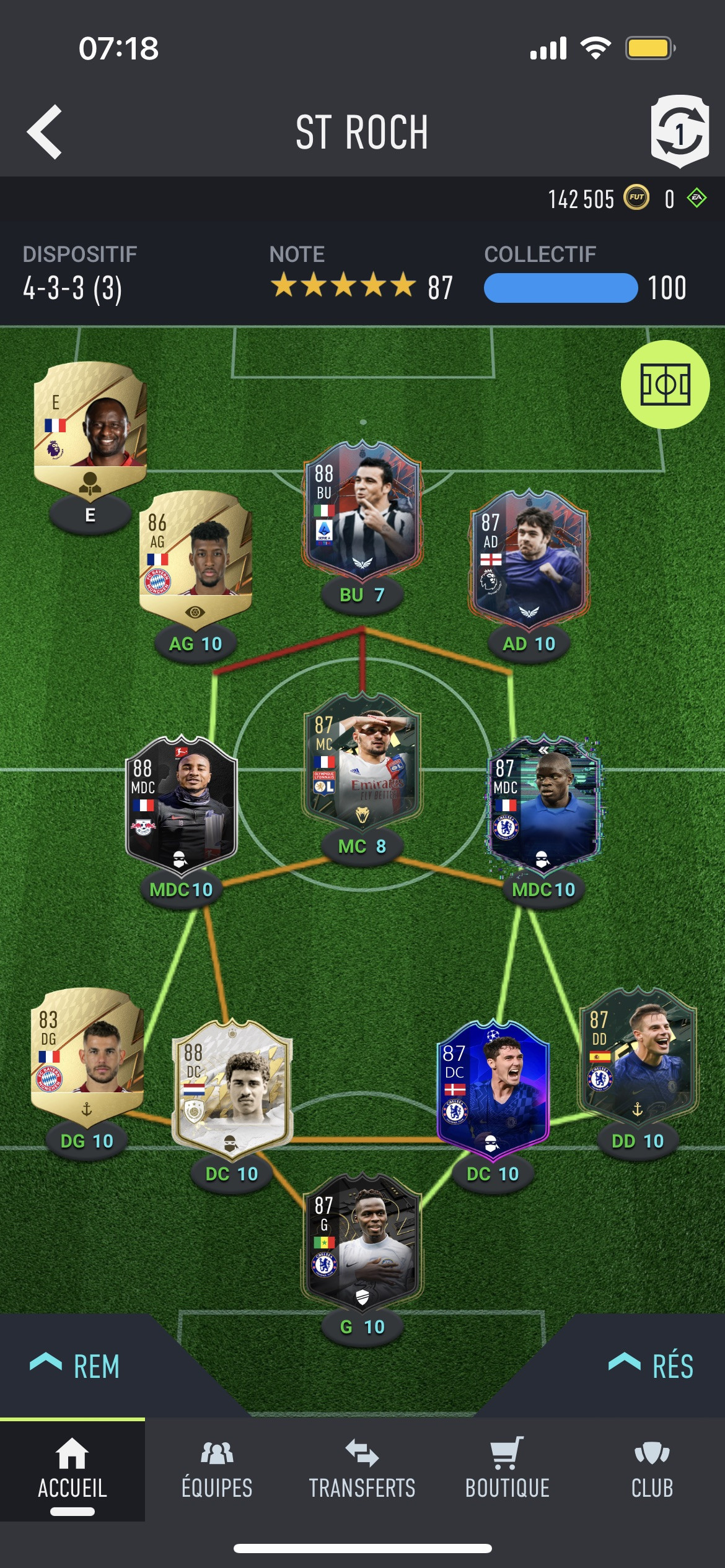725x1568 pixels.
Task: Select the 87 G goalkeeper card
Action: coord(362,1241)
